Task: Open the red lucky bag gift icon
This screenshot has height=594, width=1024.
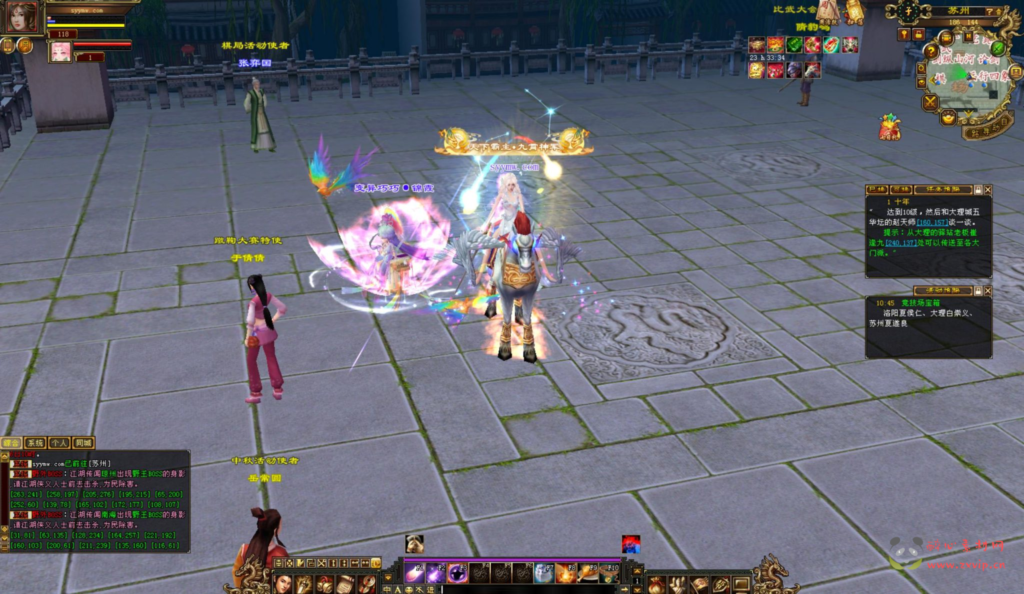Action: (889, 127)
